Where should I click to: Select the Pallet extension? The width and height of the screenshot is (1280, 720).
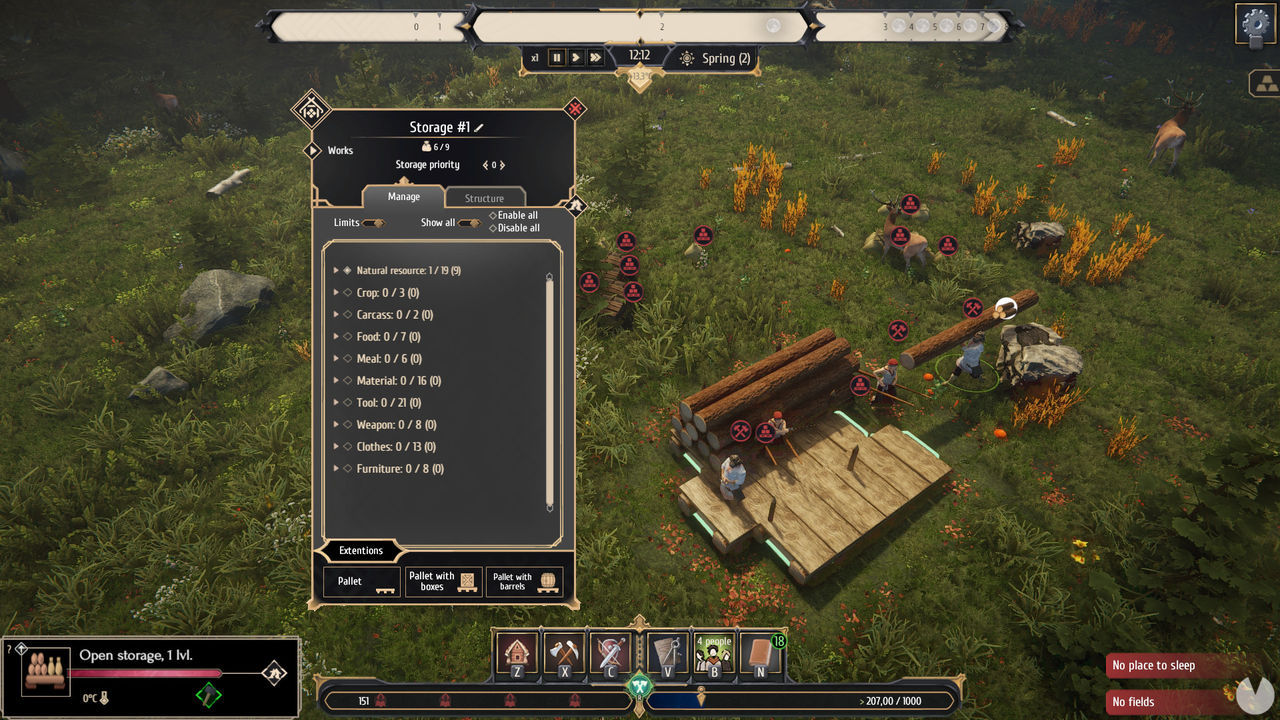(x=362, y=581)
